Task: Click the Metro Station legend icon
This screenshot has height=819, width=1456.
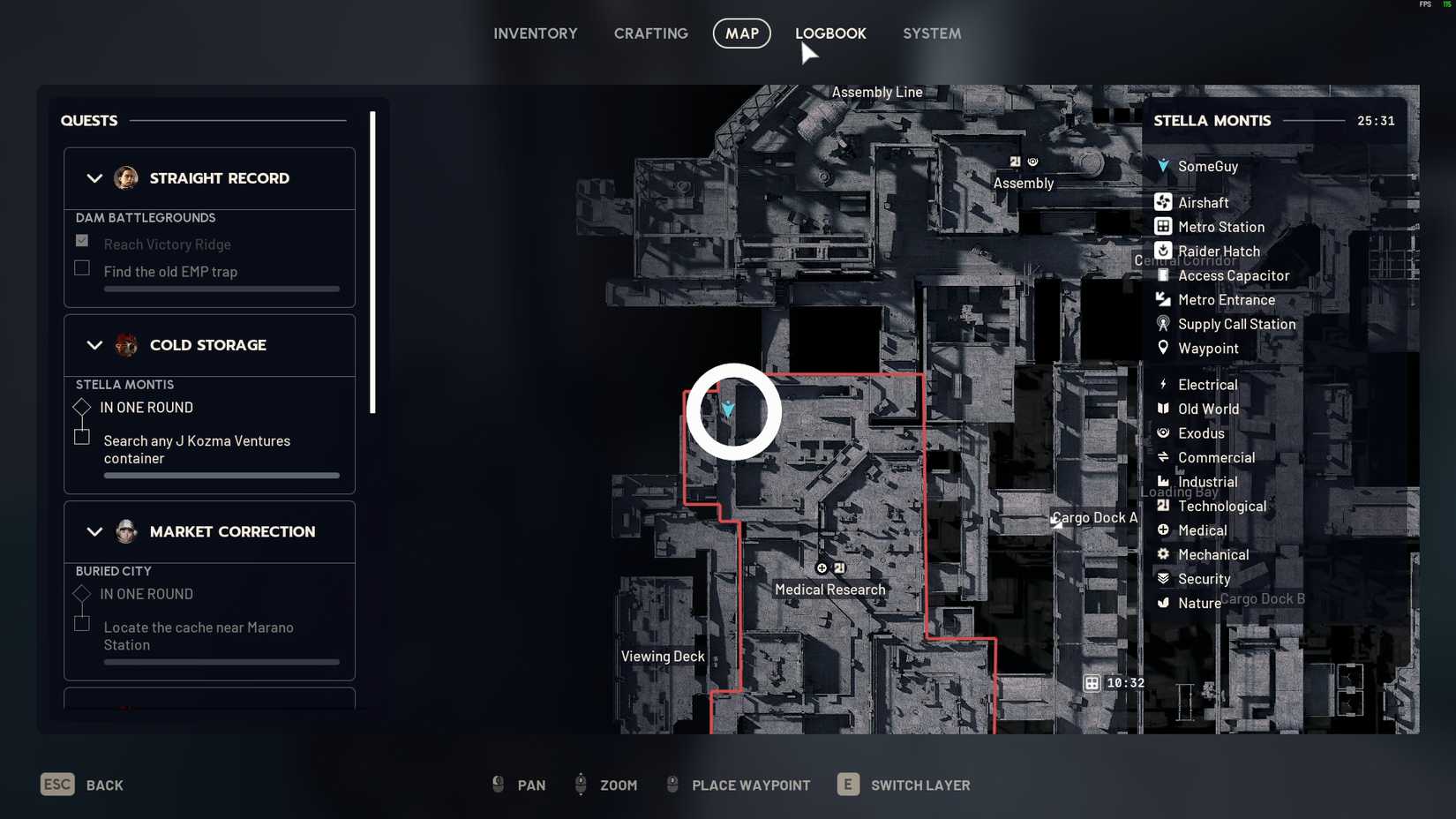Action: 1163,227
